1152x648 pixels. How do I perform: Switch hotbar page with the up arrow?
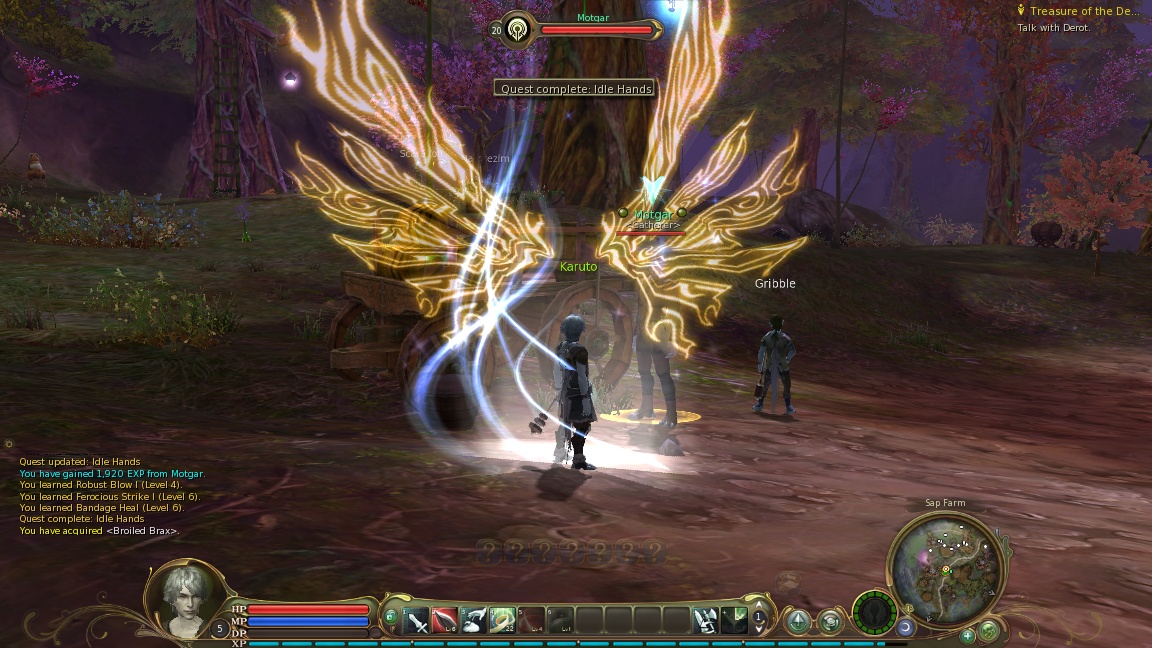tap(758, 606)
